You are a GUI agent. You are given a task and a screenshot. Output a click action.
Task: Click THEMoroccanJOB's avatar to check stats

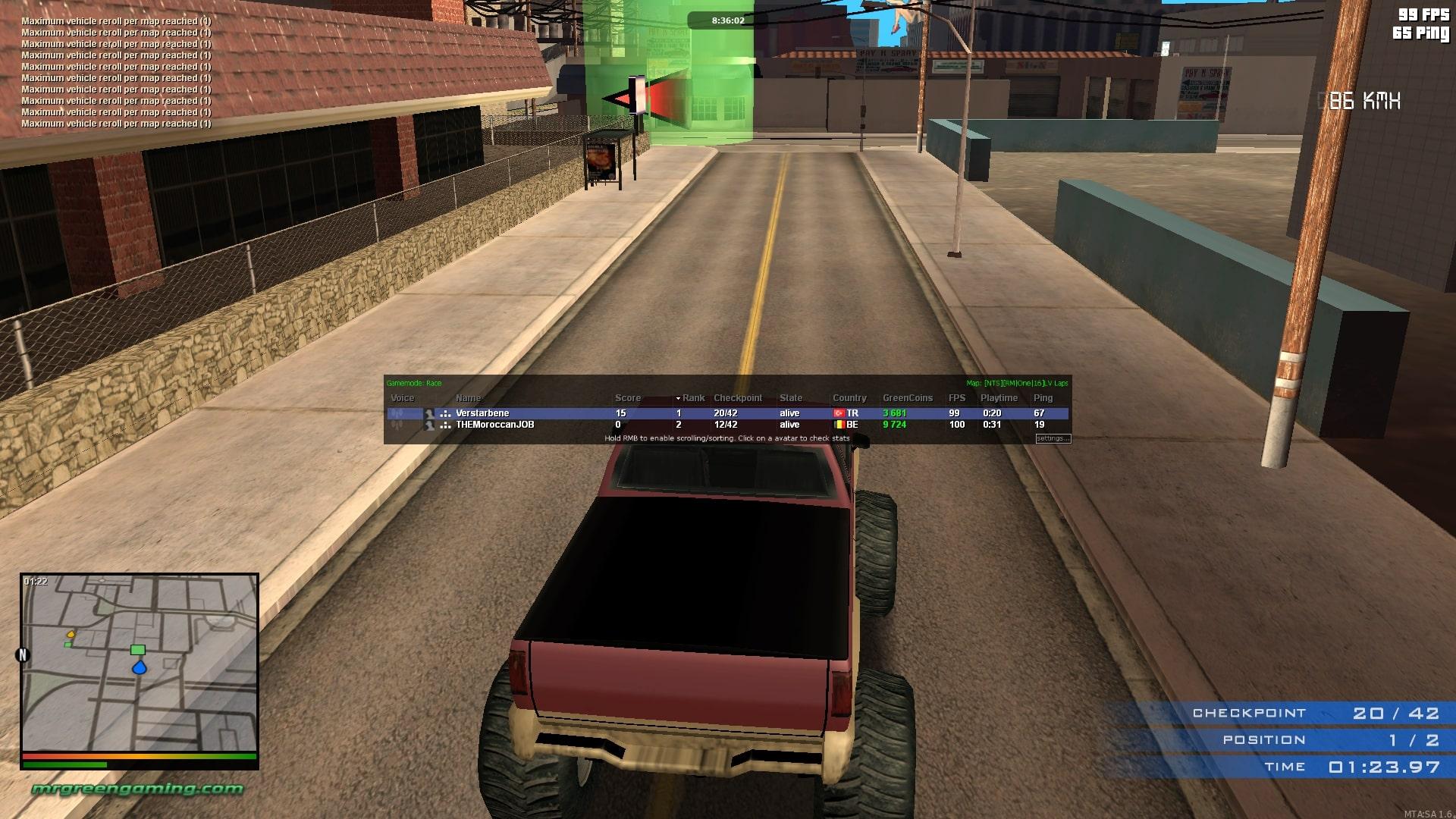click(x=429, y=425)
